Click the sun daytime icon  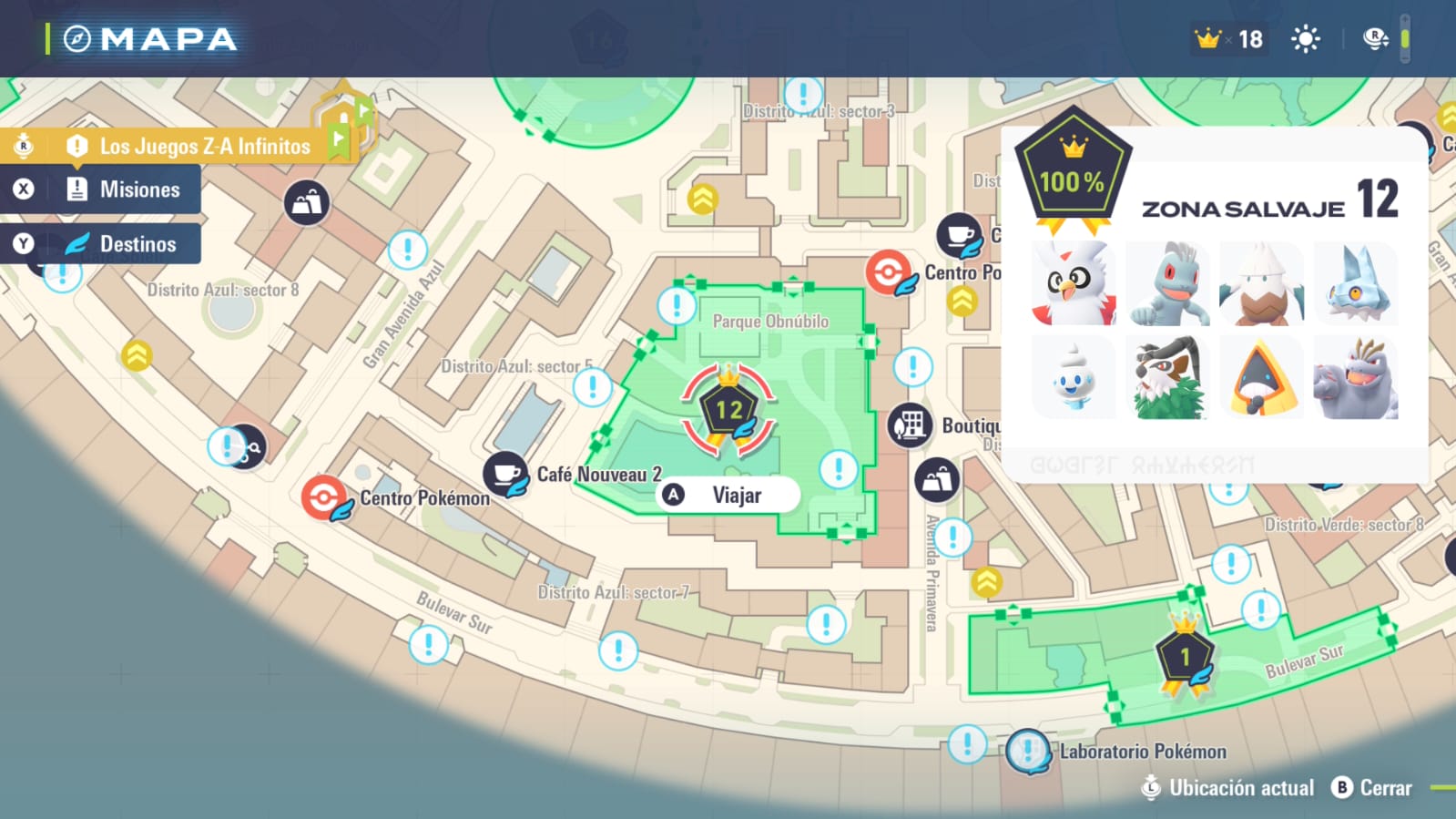coord(1305,39)
